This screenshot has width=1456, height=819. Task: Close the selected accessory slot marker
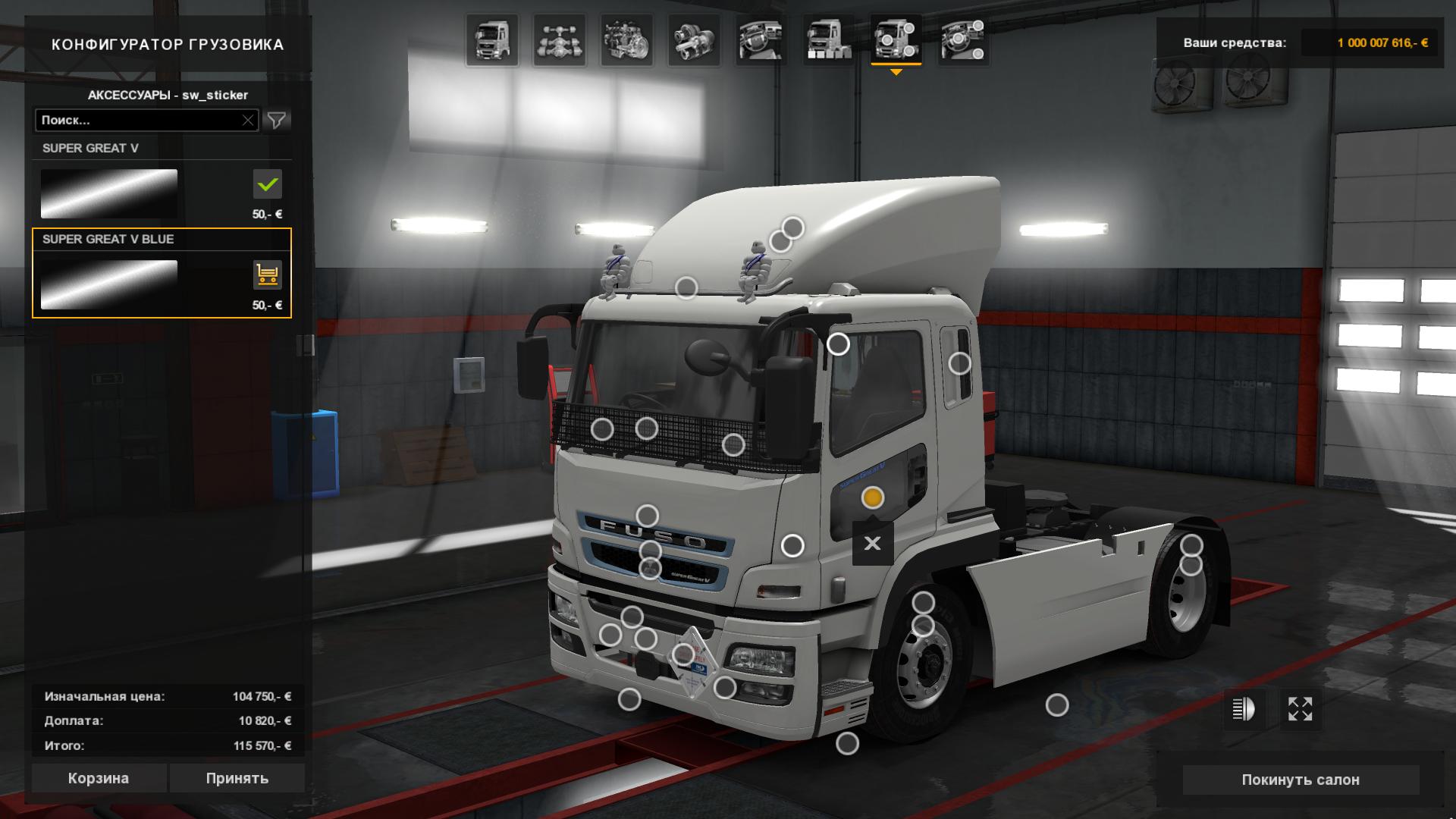872,543
